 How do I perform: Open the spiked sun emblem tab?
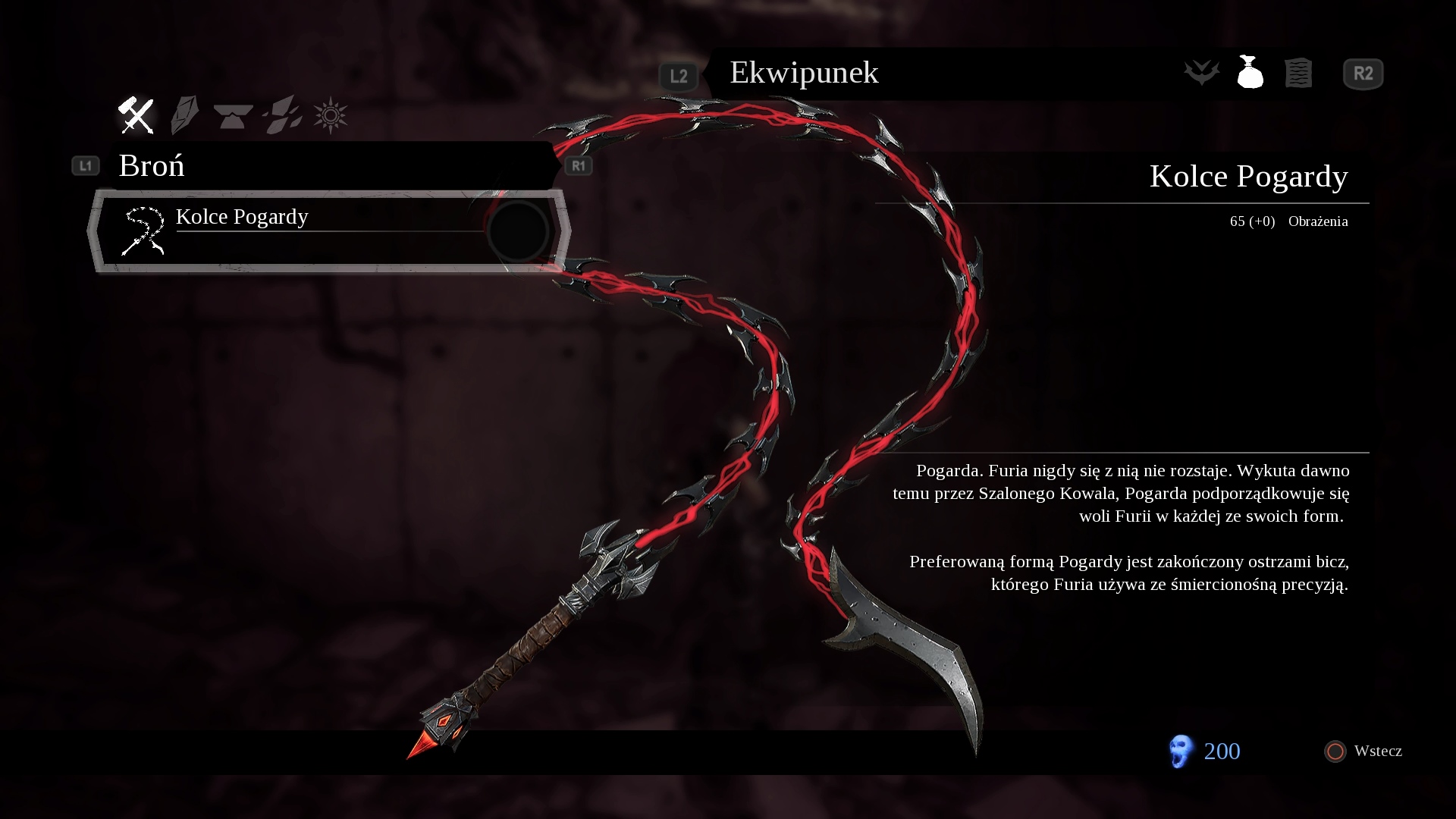(x=331, y=116)
